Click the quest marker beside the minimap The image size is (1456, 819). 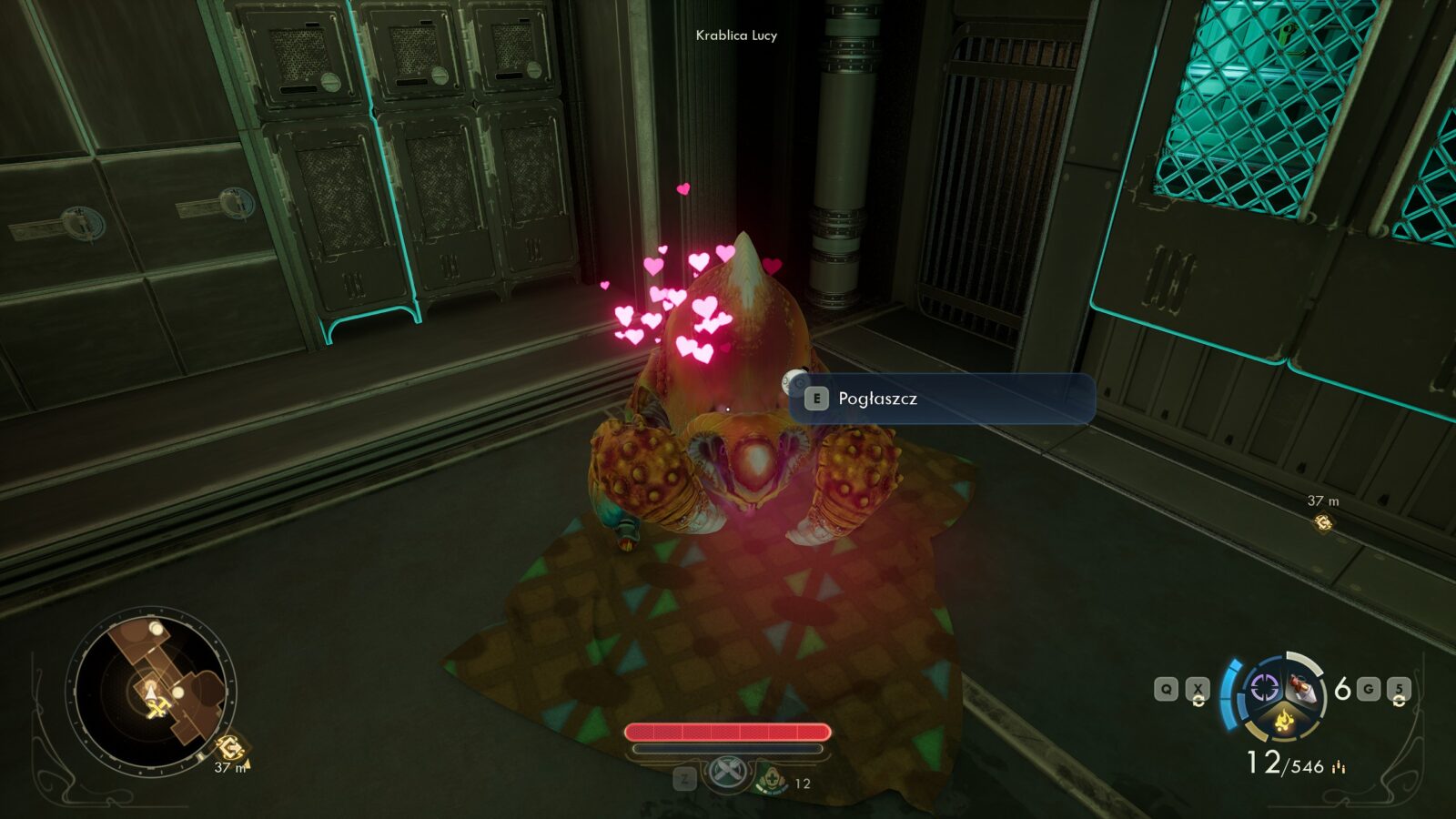230,747
